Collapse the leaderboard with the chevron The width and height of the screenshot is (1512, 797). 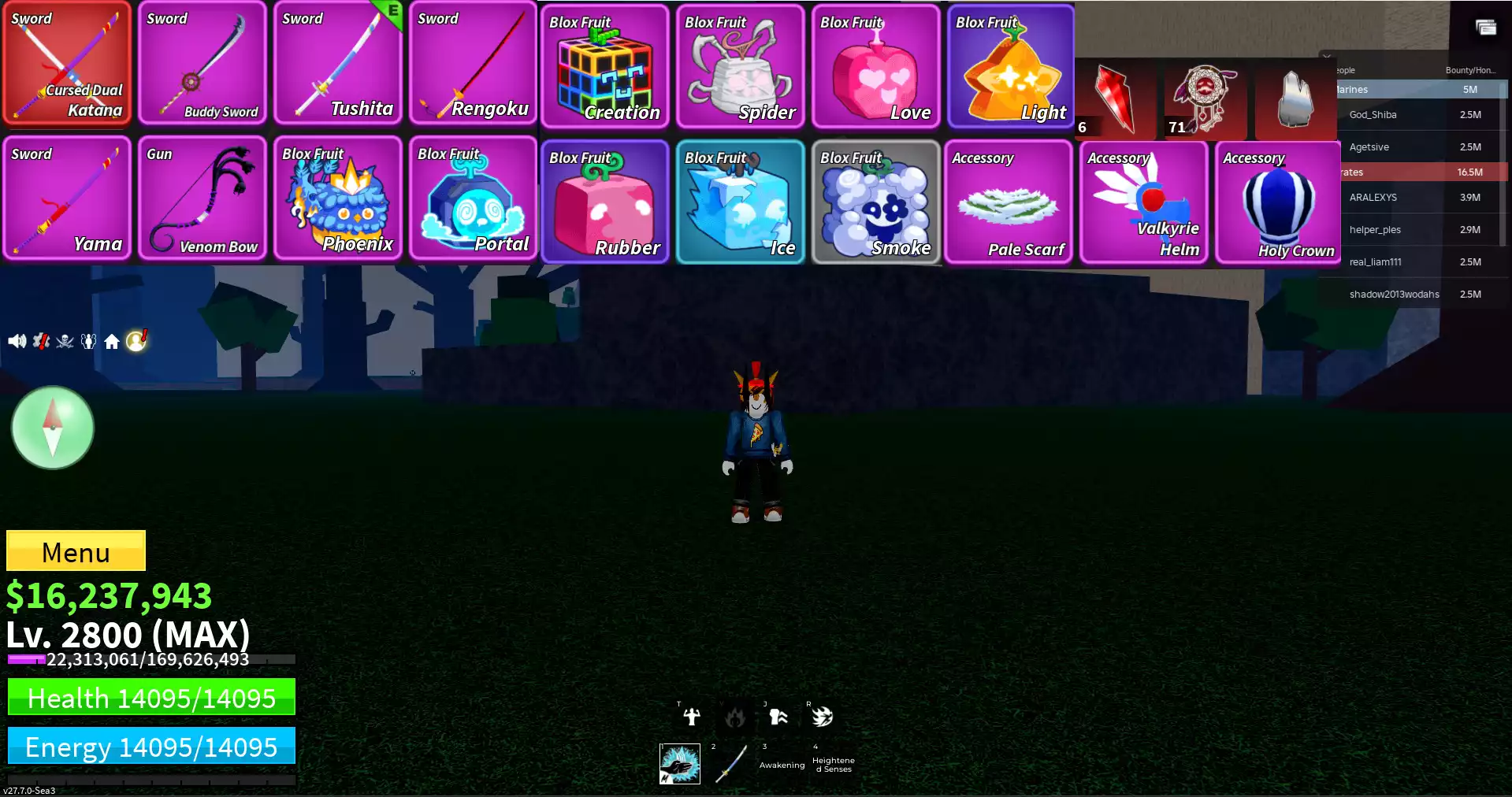[1327, 56]
